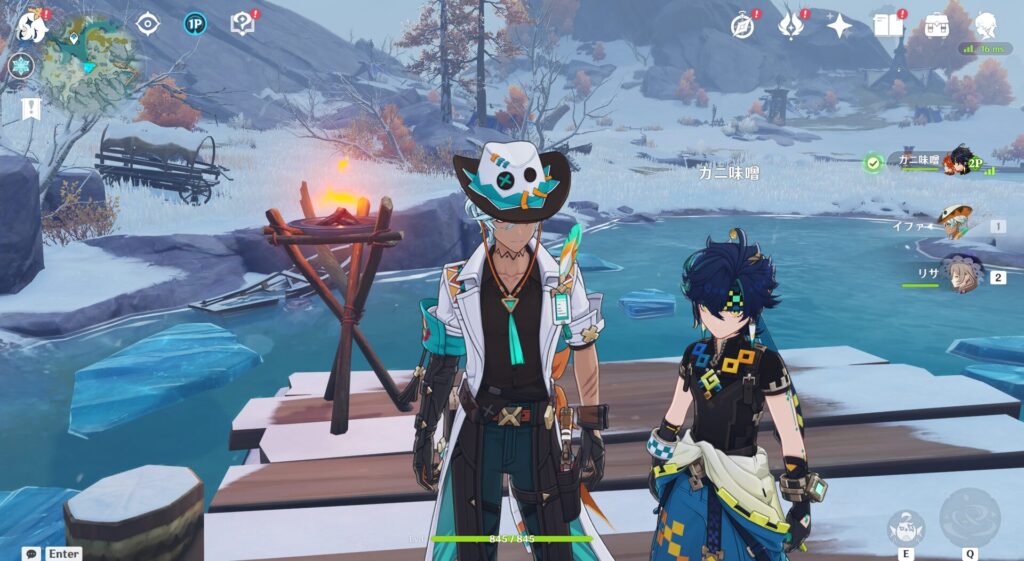1024x561 pixels.
Task: Open the Paimon main menu
Action: pyautogui.click(x=32, y=27)
